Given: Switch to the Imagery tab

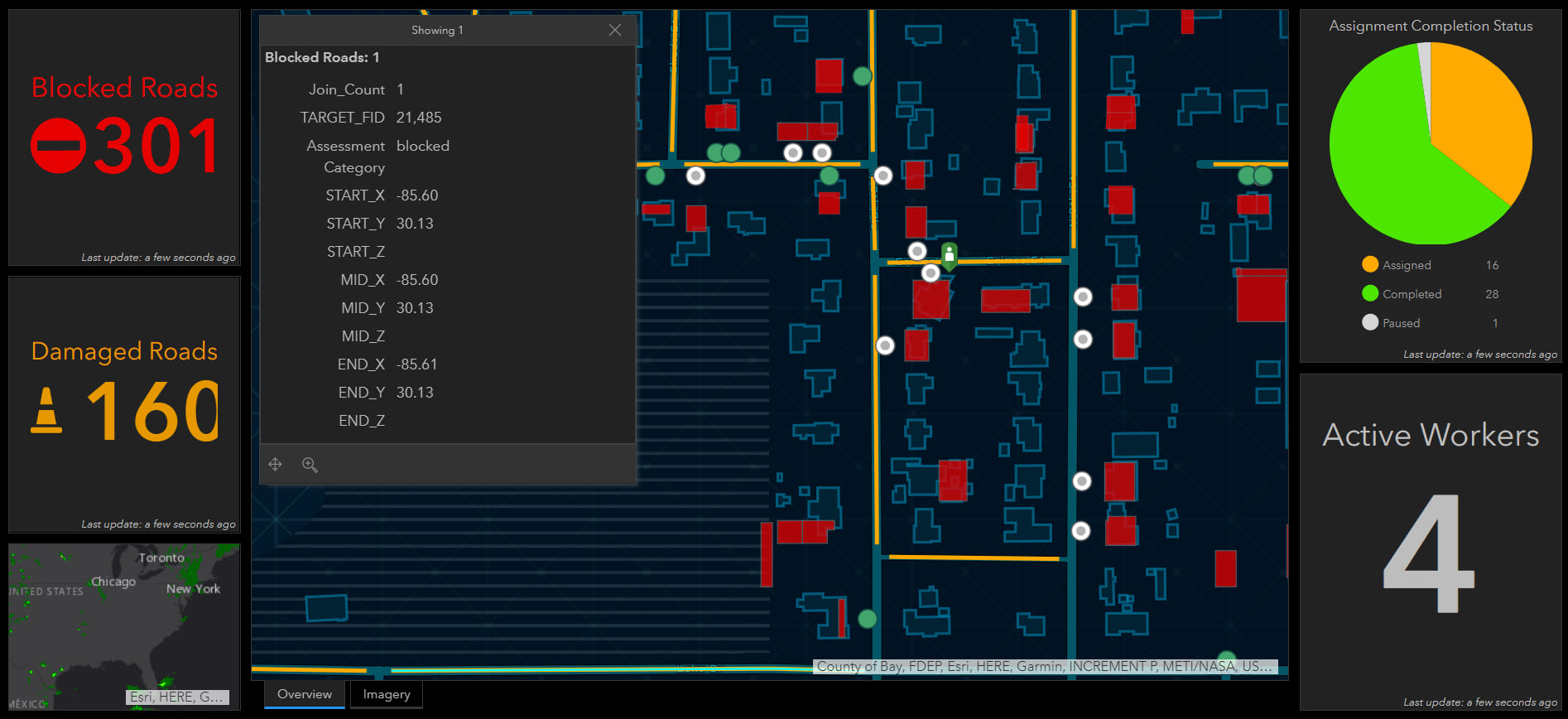Looking at the screenshot, I should tap(387, 694).
